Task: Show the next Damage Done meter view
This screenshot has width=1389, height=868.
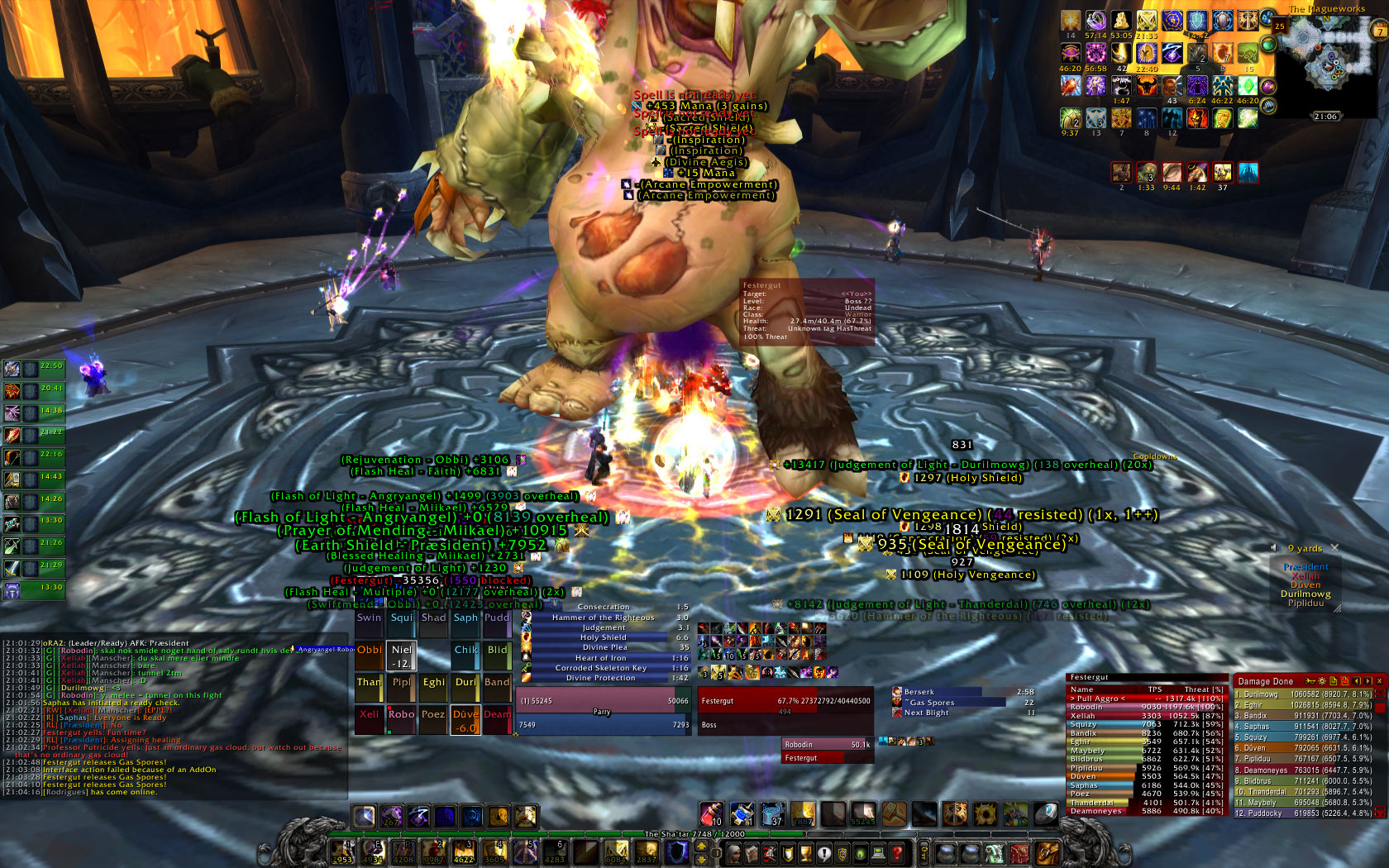Action: (1368, 681)
